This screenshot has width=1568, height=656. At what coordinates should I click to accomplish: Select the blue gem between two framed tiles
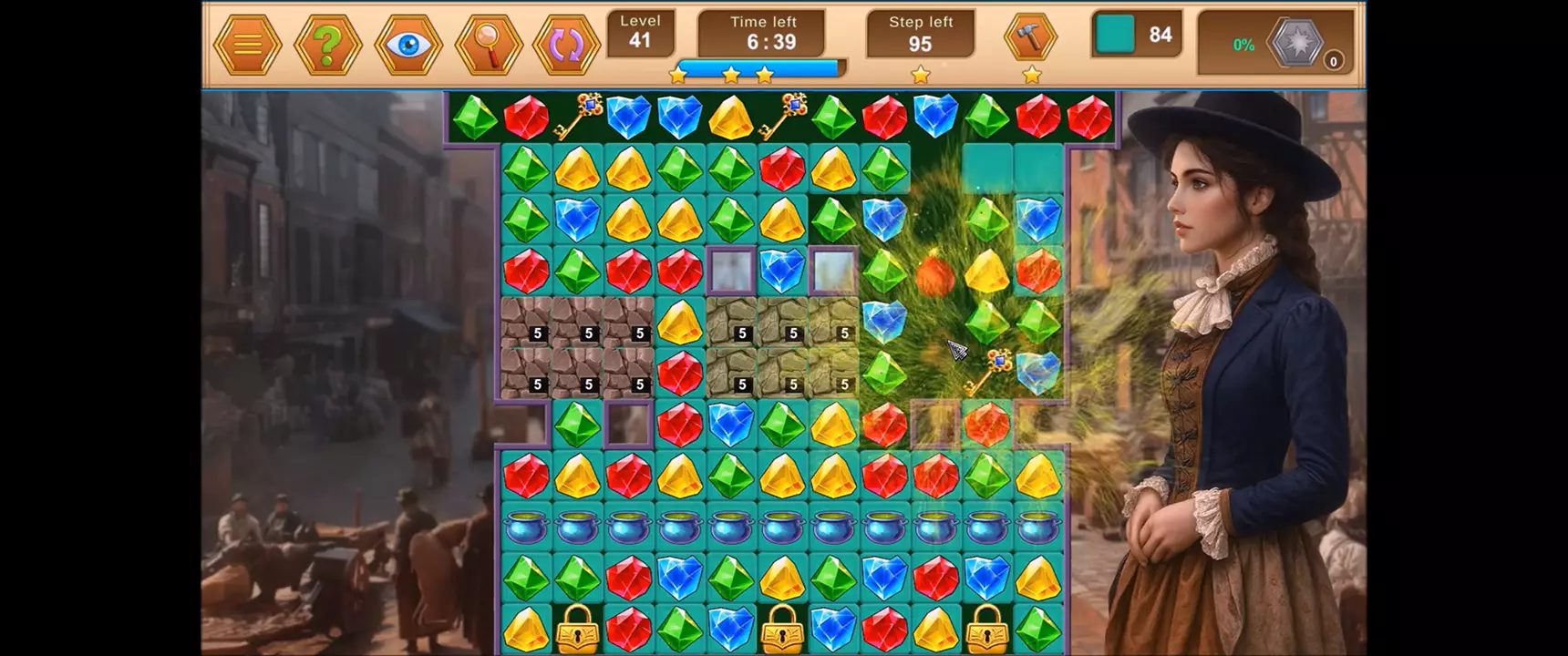(782, 271)
